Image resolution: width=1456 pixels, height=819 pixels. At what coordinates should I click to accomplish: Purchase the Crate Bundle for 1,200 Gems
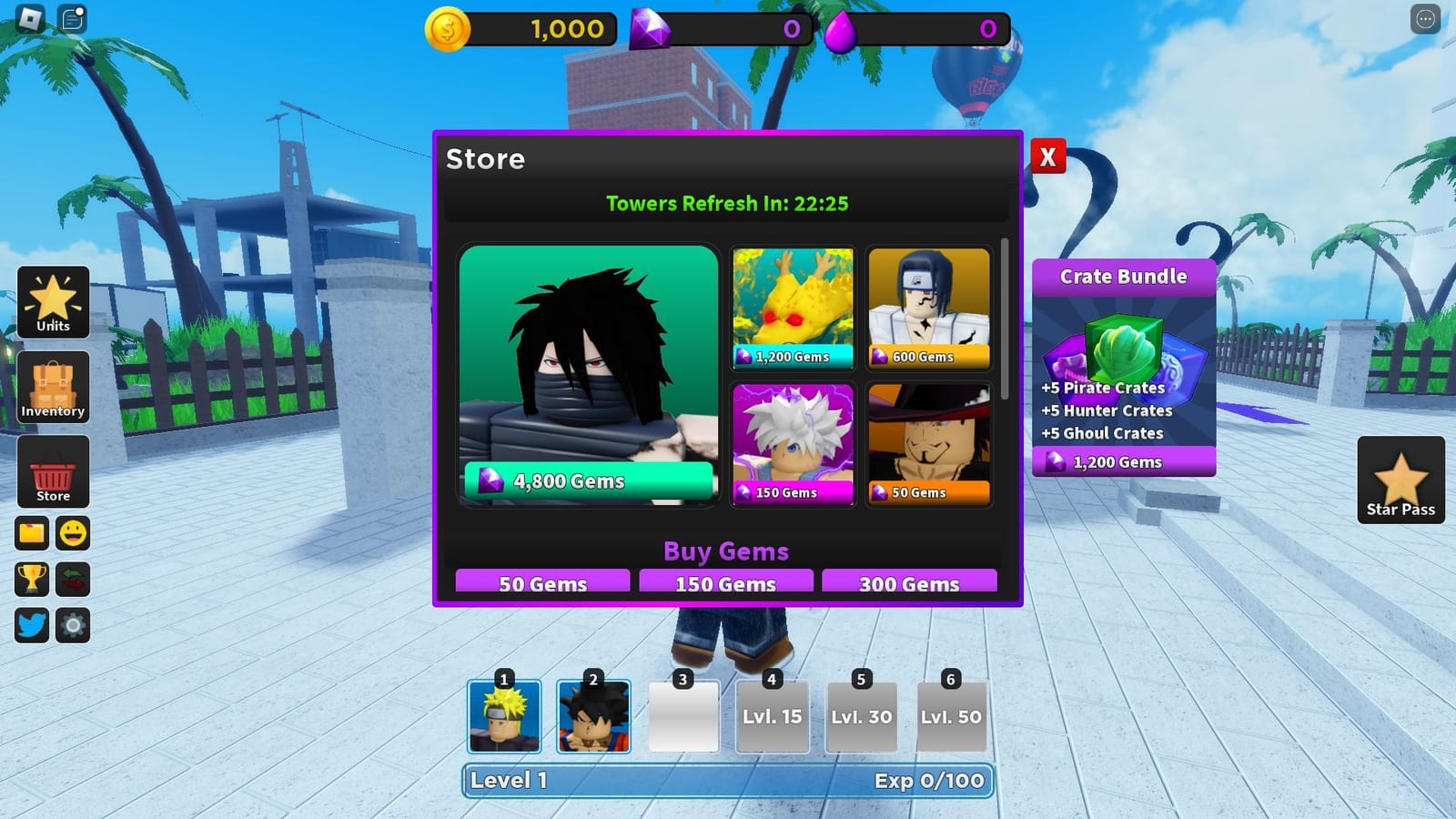pos(1122,462)
